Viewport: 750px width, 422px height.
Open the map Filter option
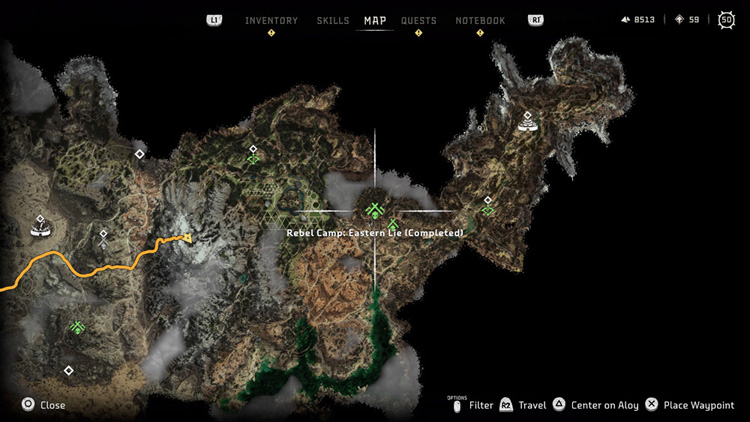tap(473, 405)
